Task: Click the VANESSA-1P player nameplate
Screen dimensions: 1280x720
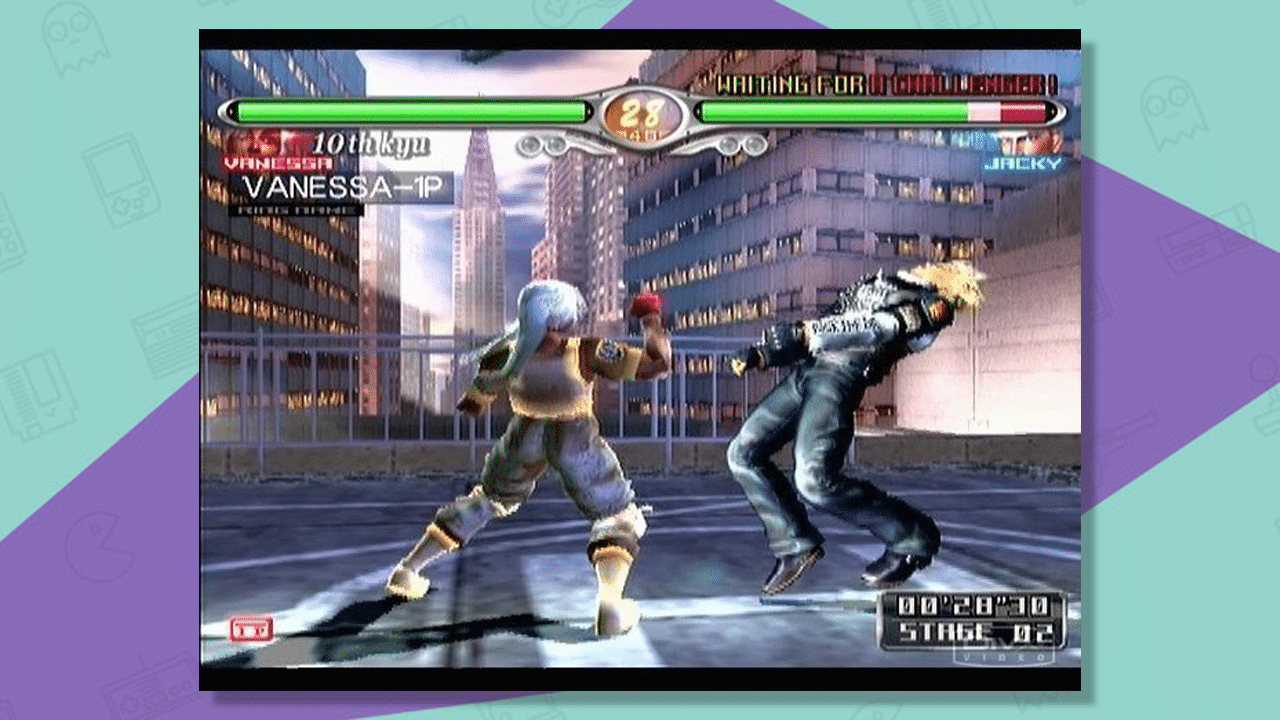Action: [x=340, y=186]
